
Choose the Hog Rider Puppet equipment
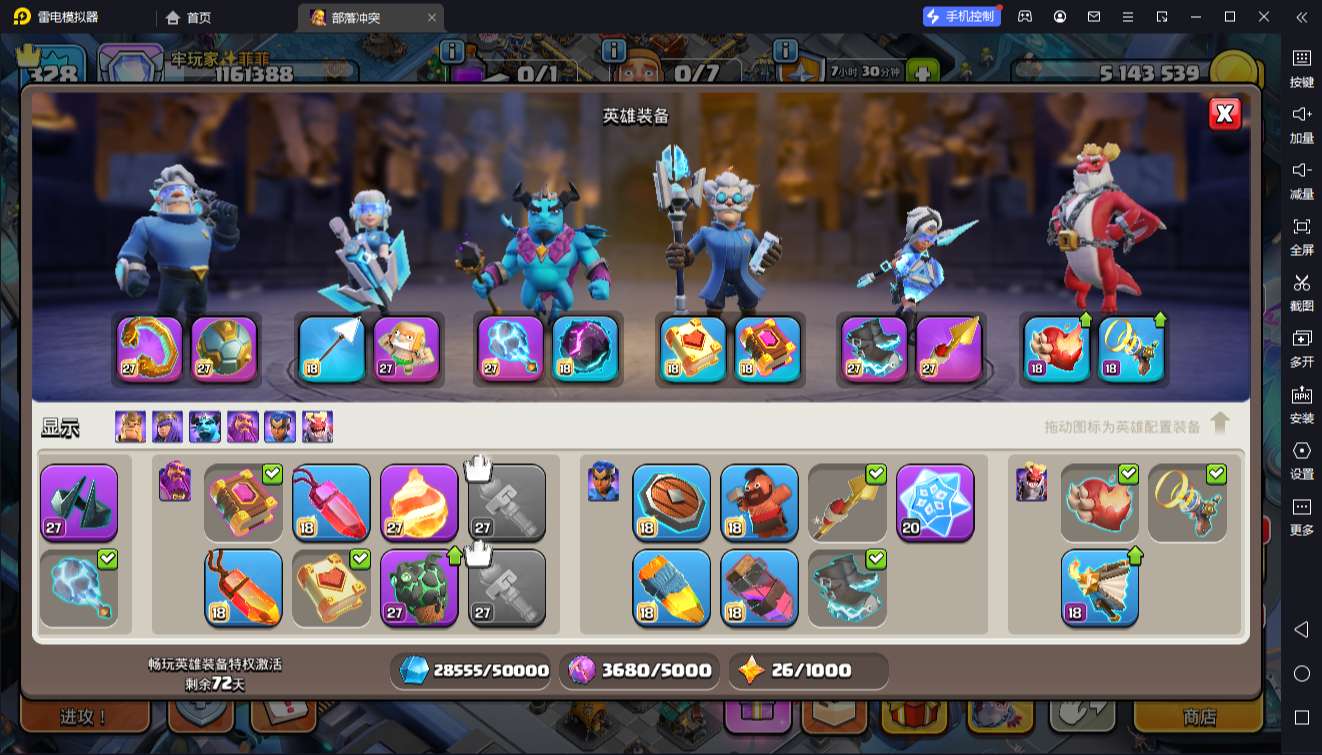point(759,502)
